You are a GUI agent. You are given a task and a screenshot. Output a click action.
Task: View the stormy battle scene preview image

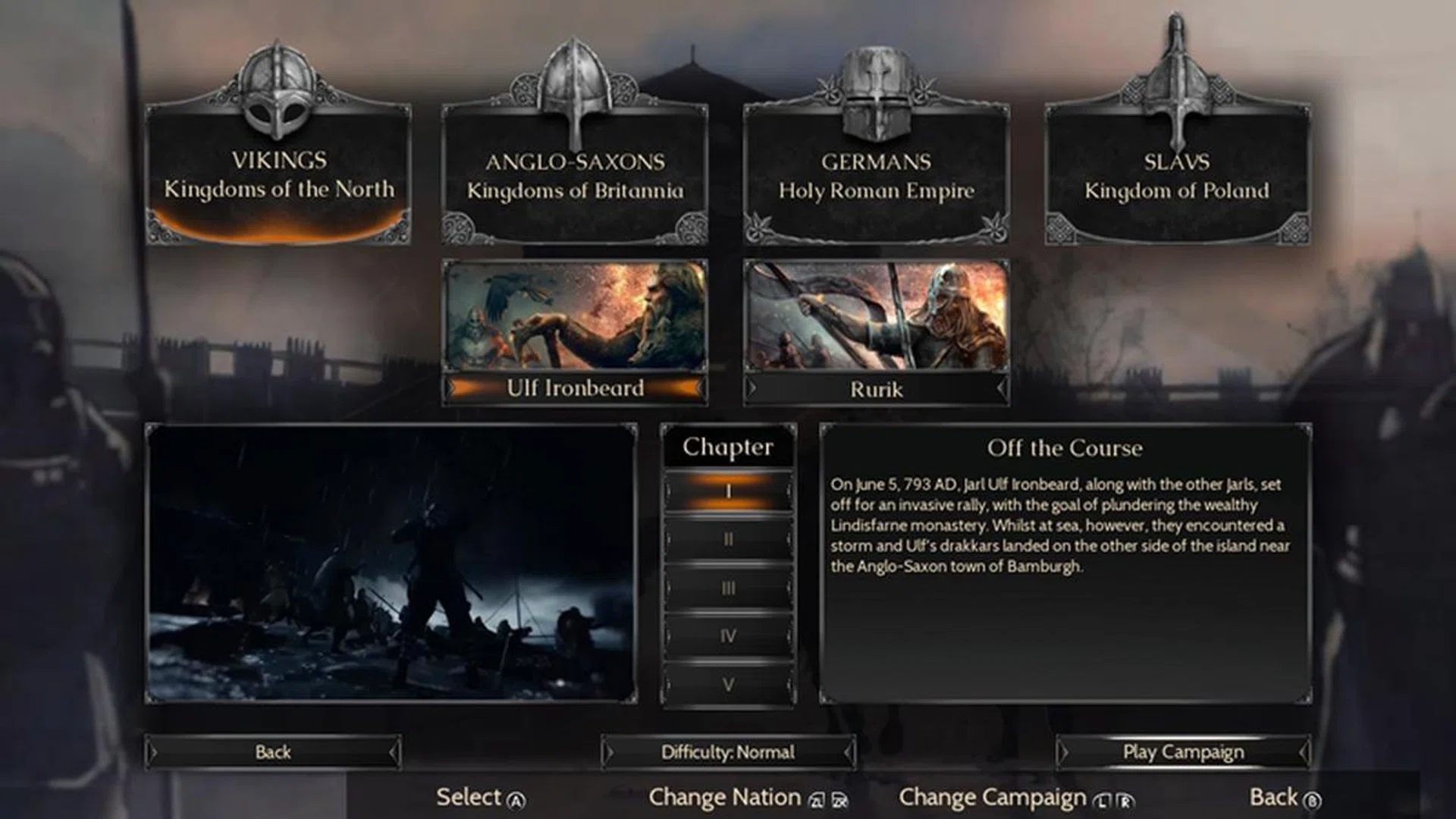pyautogui.click(x=391, y=565)
